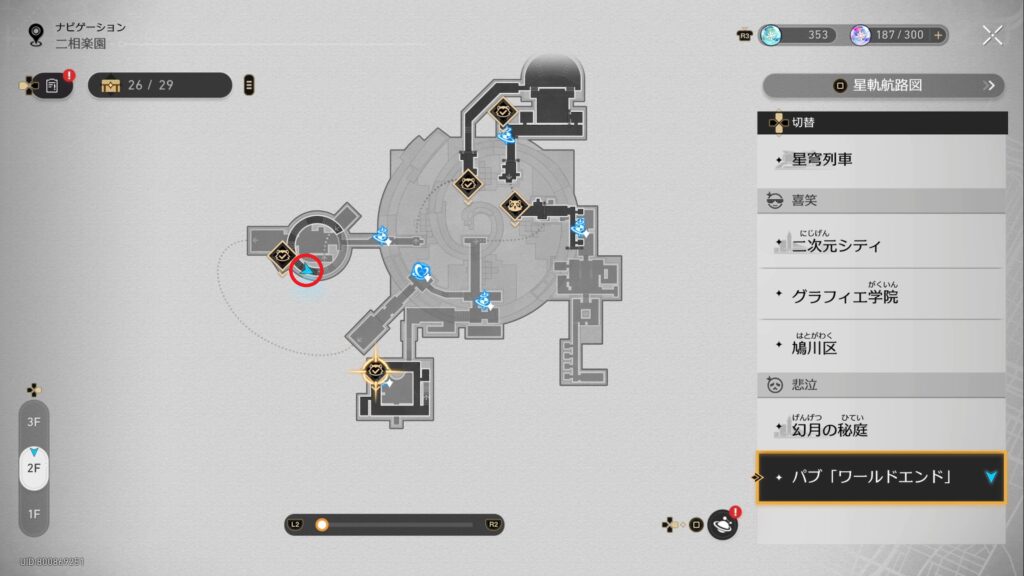Select the 2F floor button
This screenshot has width=1024, height=576.
[33, 468]
